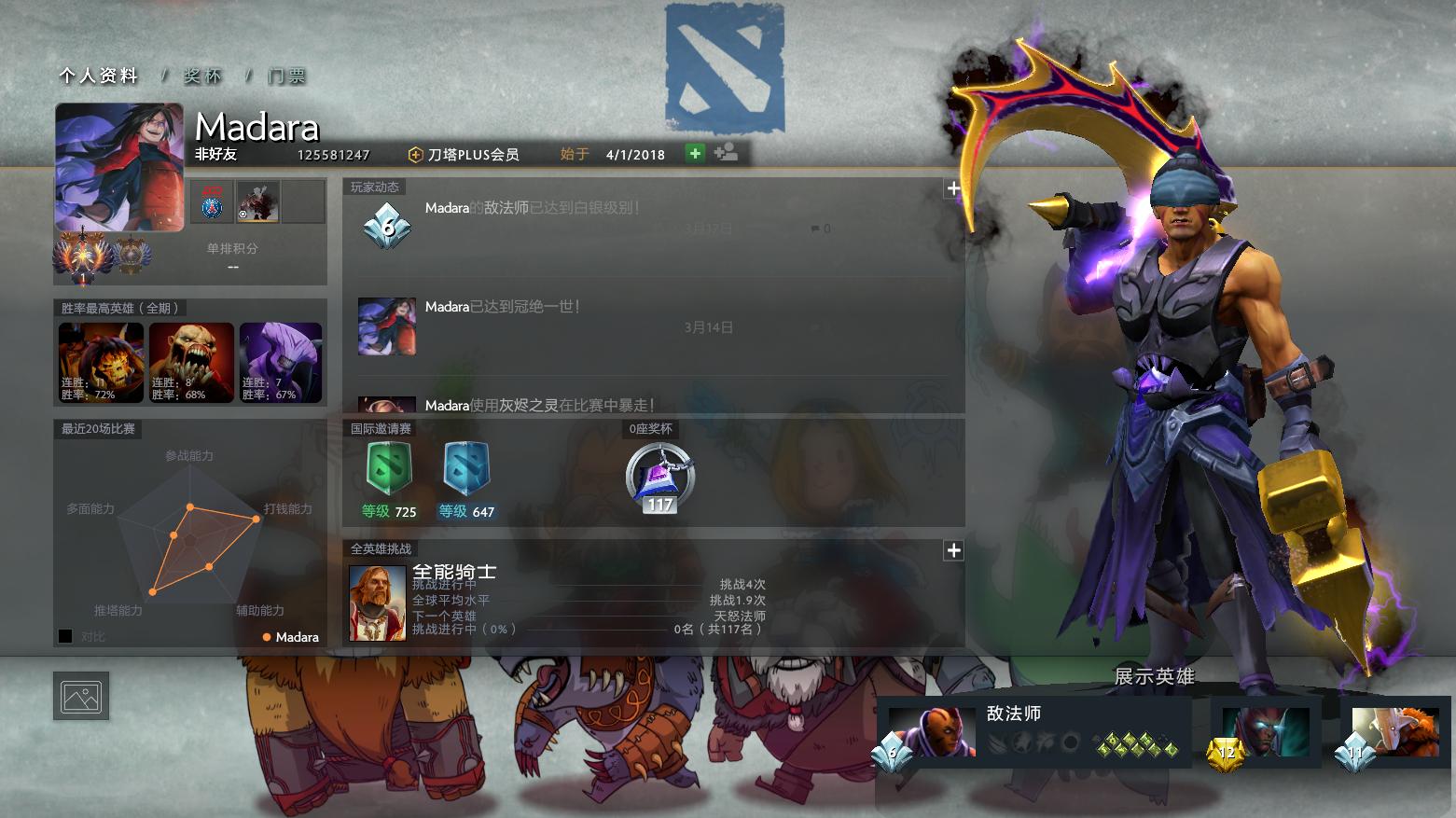1456x818 pixels.
Task: Open the blue International badge level 647
Action: click(x=466, y=470)
